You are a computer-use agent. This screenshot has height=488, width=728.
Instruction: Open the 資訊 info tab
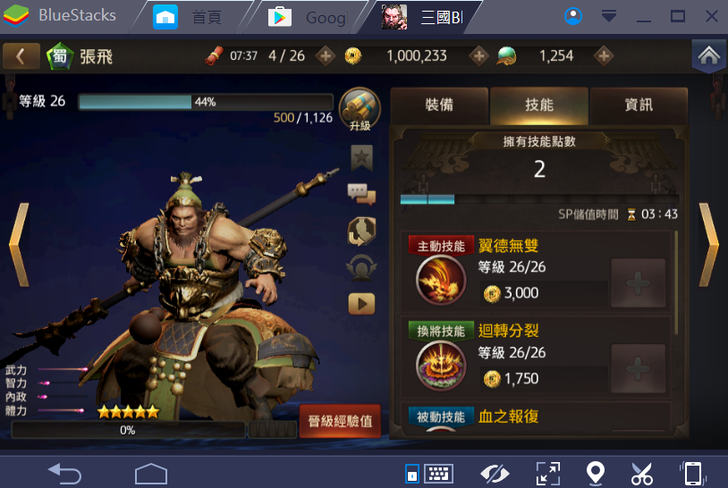pos(639,105)
